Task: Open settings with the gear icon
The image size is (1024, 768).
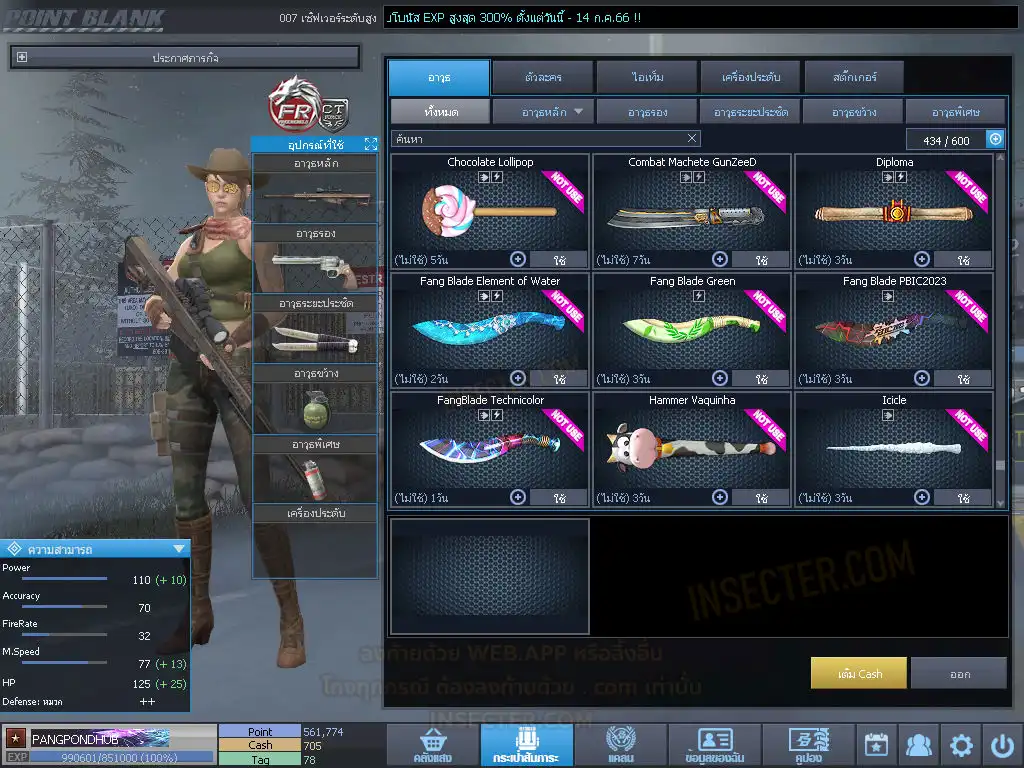Action: pyautogui.click(x=961, y=745)
